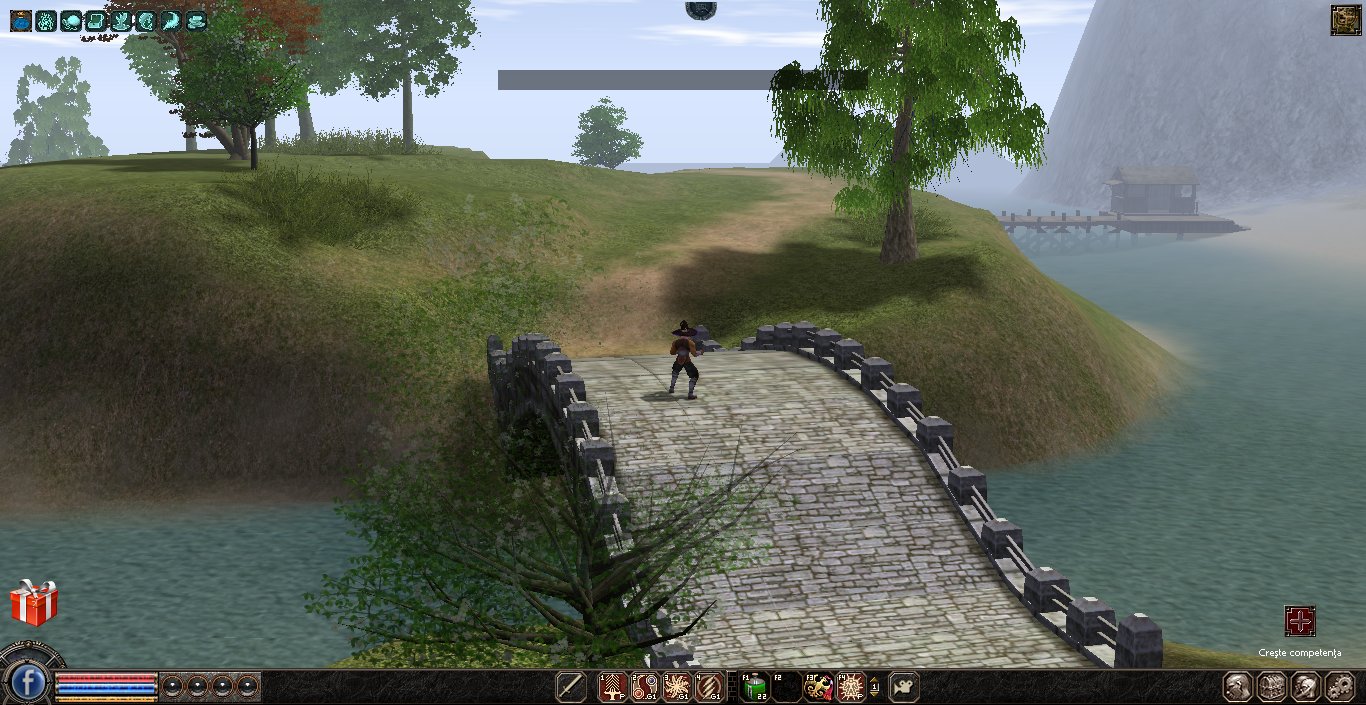Click the red Crește competența plus button

tap(1299, 621)
